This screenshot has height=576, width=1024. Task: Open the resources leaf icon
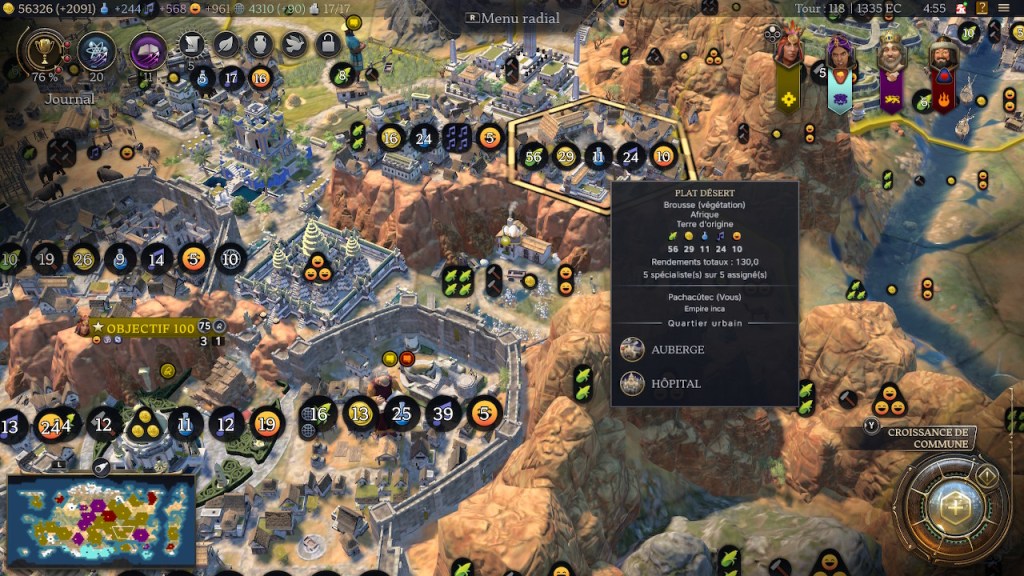[x=227, y=44]
